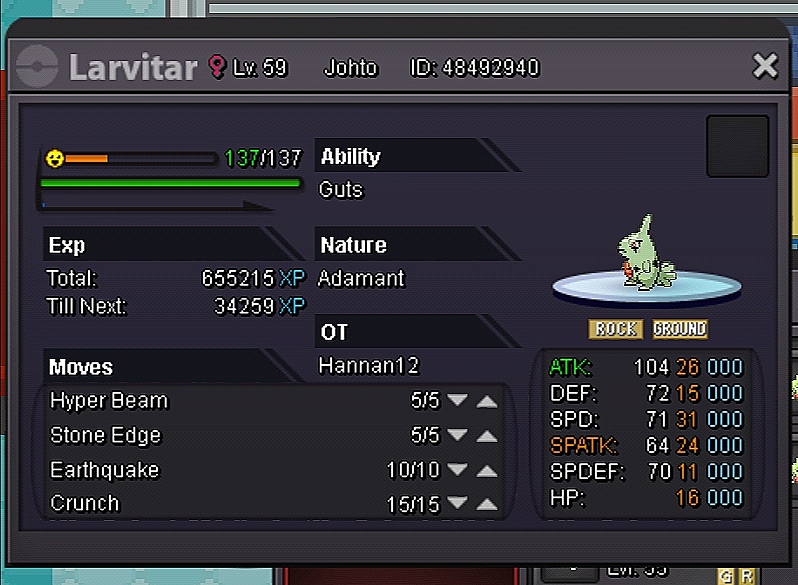Screen dimensions: 798x585
Task: Move Crunch up one slot
Action: pos(486,504)
